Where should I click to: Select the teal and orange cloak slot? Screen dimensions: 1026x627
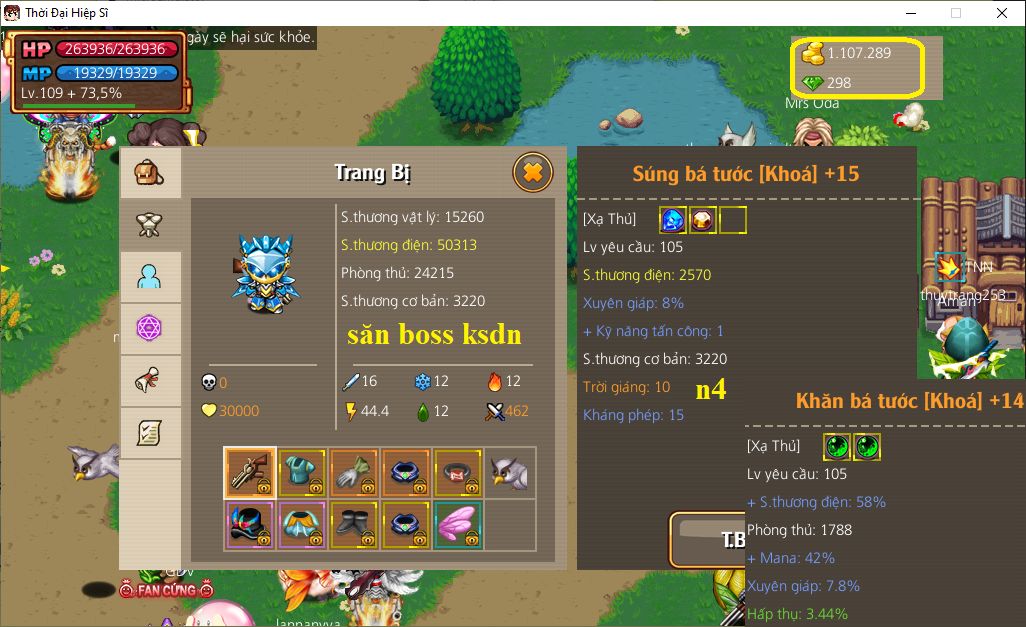(302, 524)
